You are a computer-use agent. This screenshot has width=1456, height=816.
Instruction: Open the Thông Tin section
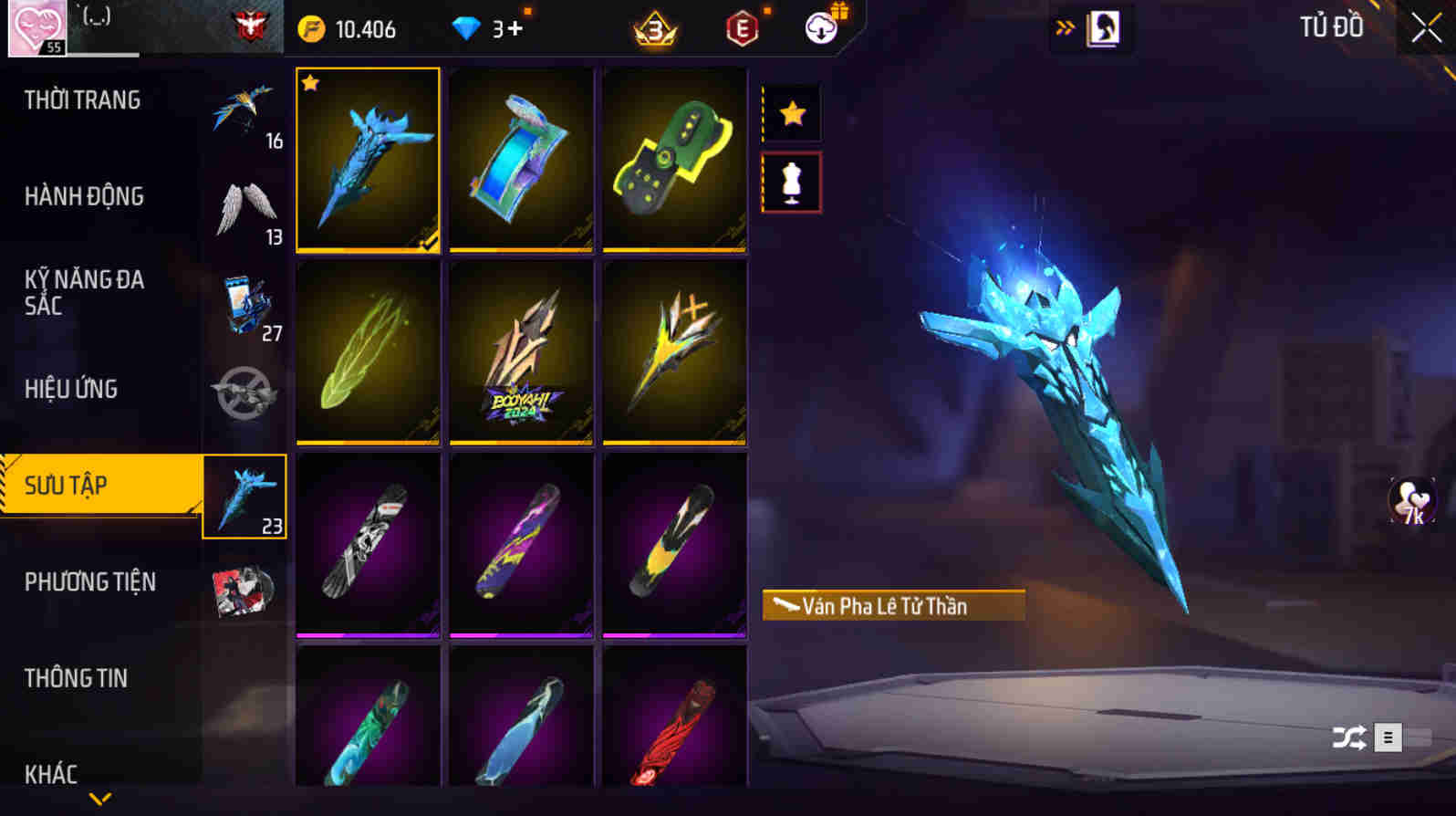[78, 679]
